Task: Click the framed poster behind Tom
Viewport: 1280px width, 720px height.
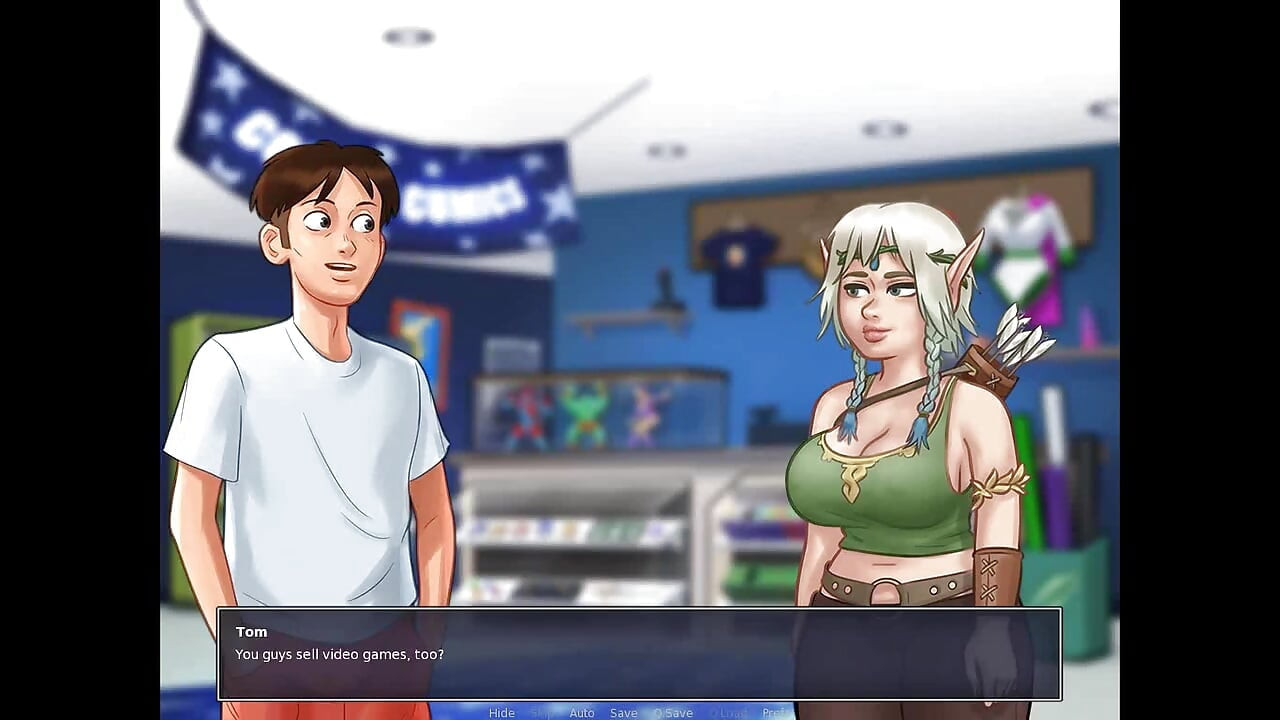Action: point(420,330)
